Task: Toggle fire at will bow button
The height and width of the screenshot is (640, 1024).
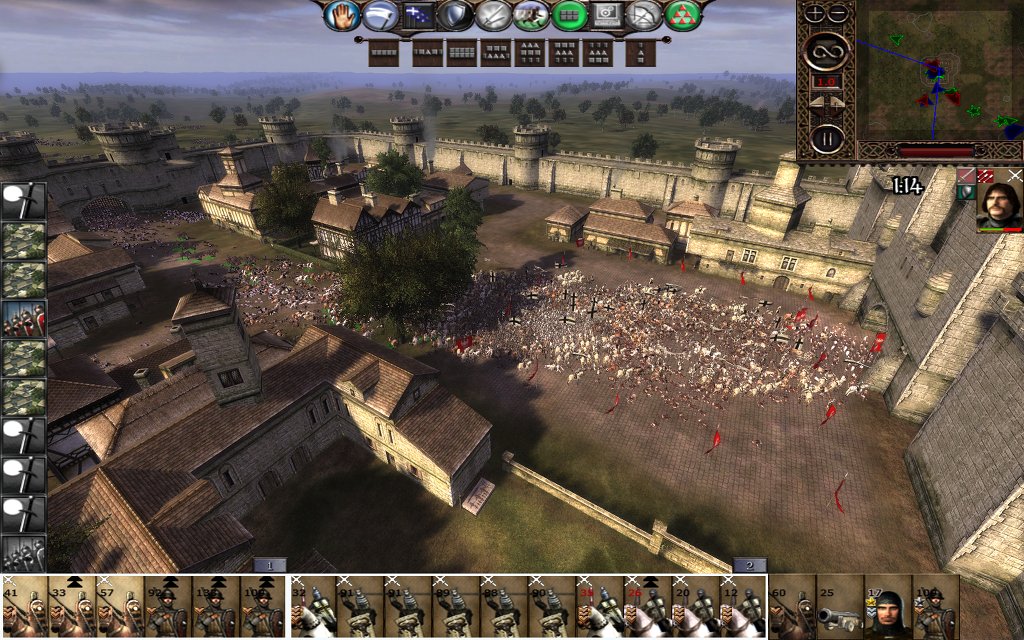Action: [645, 15]
